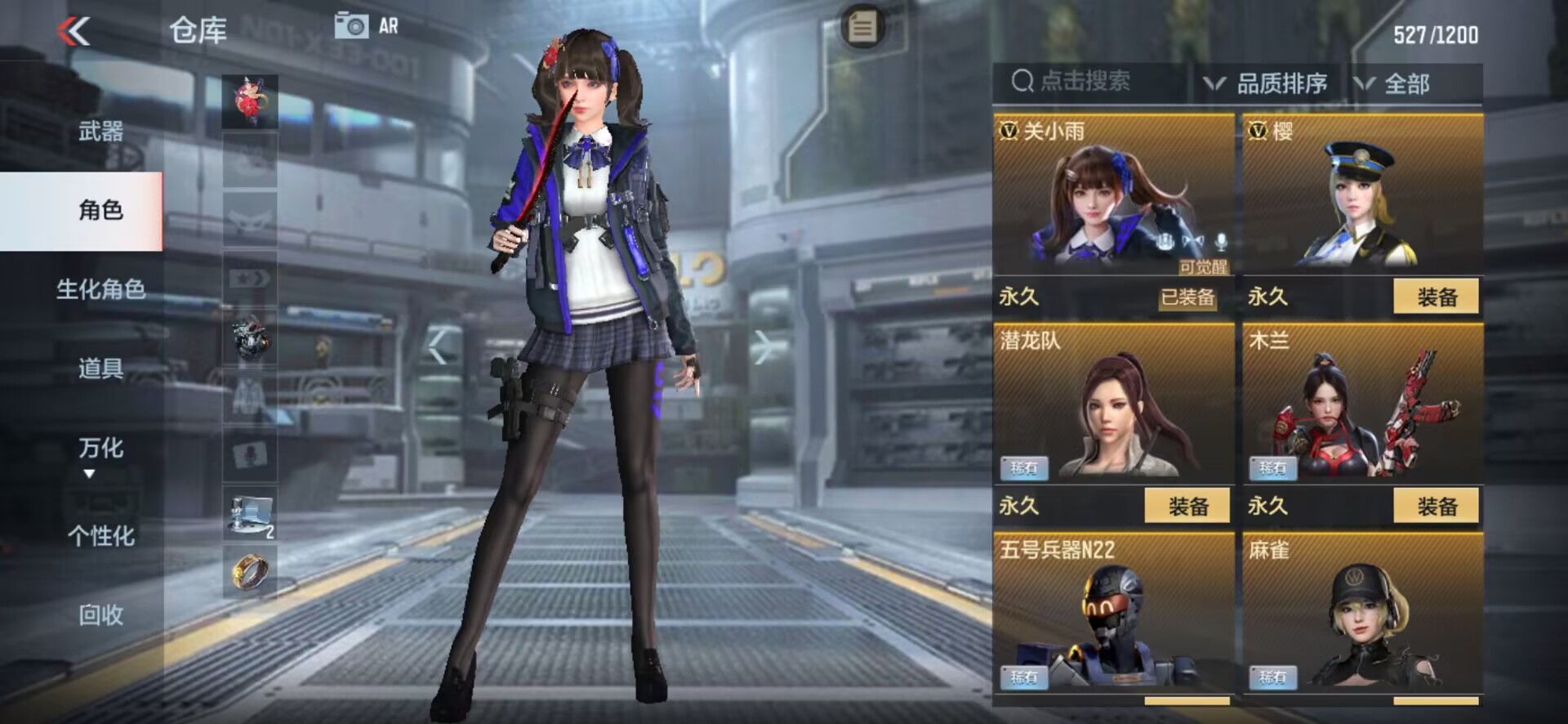Open the 回收 recycle tab
The width and height of the screenshot is (1568, 724).
point(100,615)
